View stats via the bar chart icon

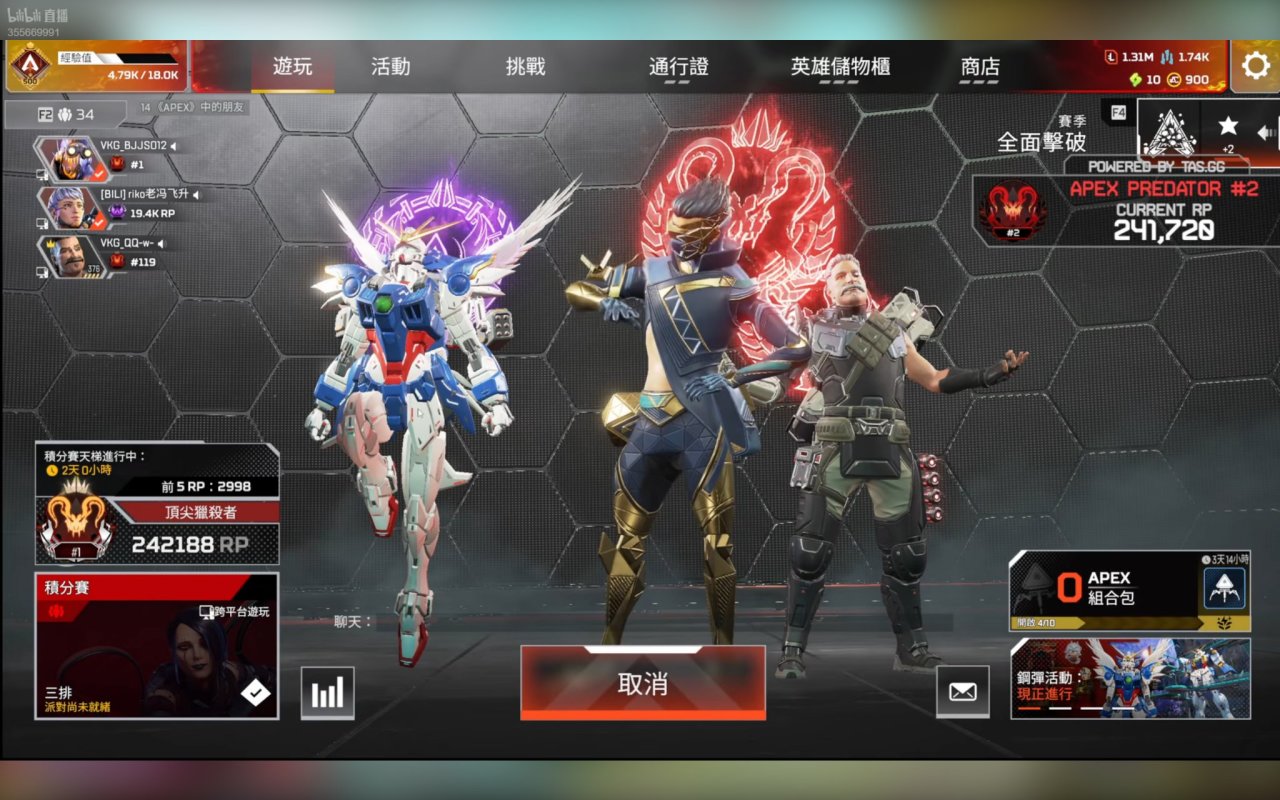click(x=327, y=692)
